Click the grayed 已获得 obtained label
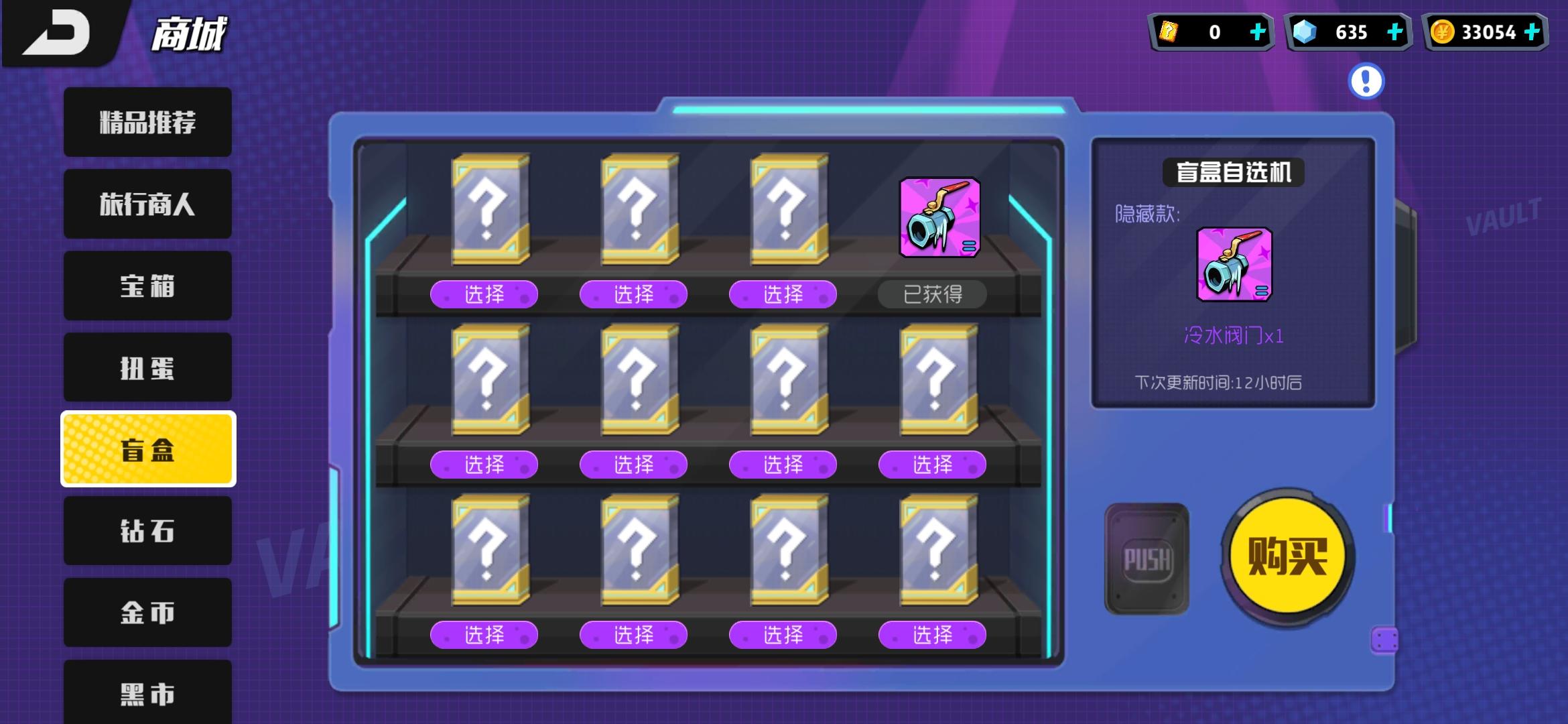Image resolution: width=1568 pixels, height=724 pixels. pyautogui.click(x=932, y=294)
